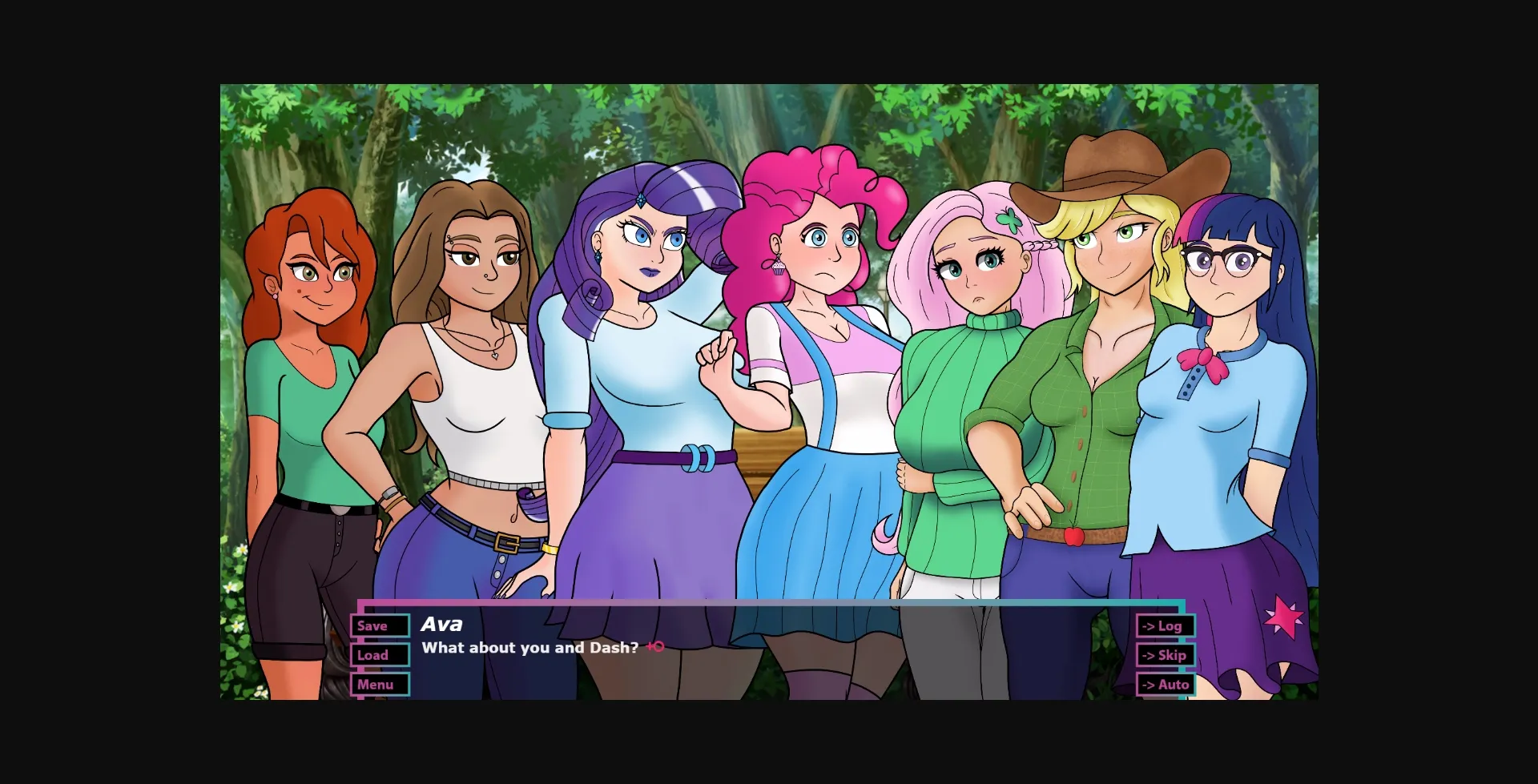Click the Load button

point(380,654)
